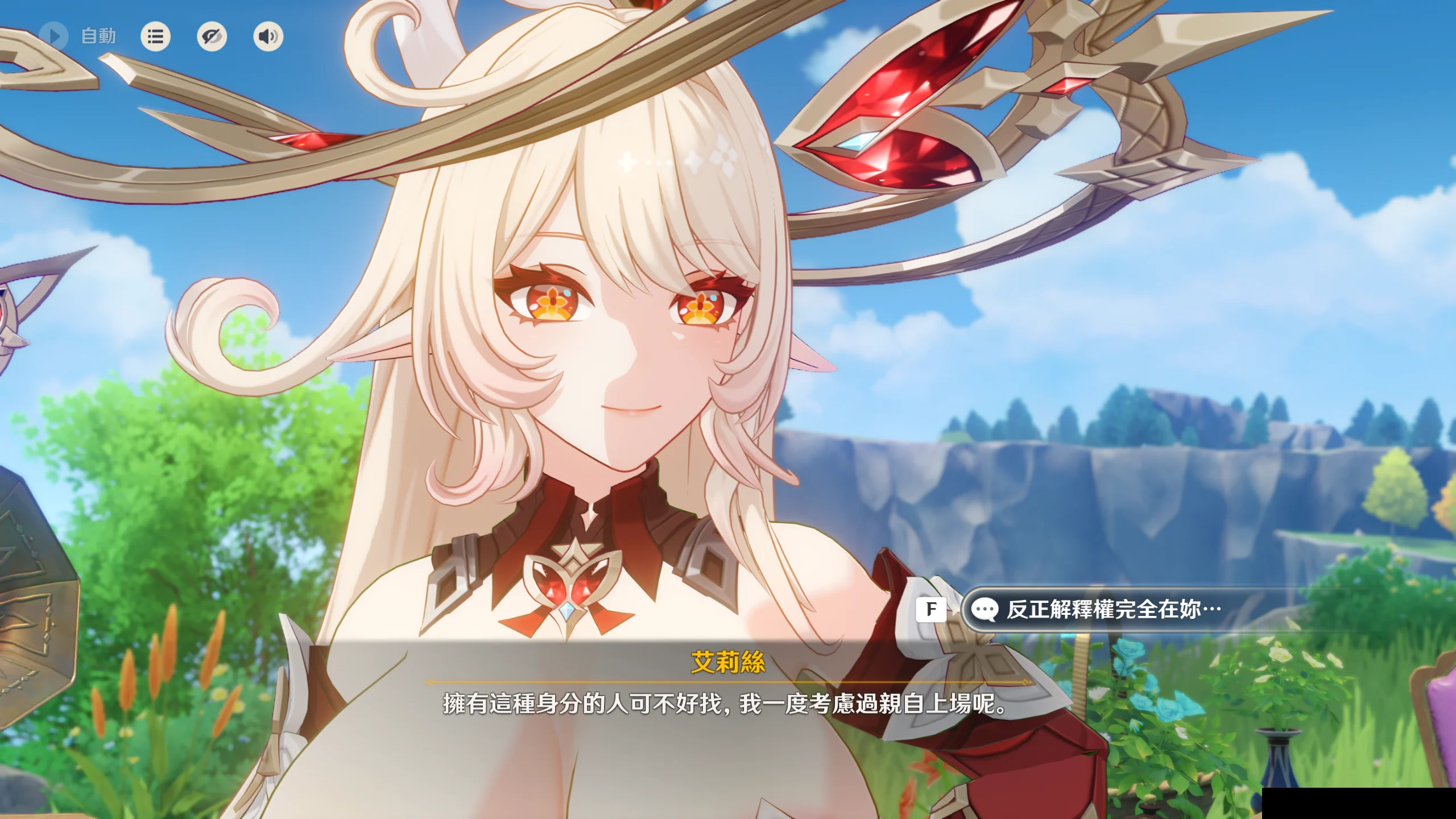Open the dialogue history log

pos(155,36)
